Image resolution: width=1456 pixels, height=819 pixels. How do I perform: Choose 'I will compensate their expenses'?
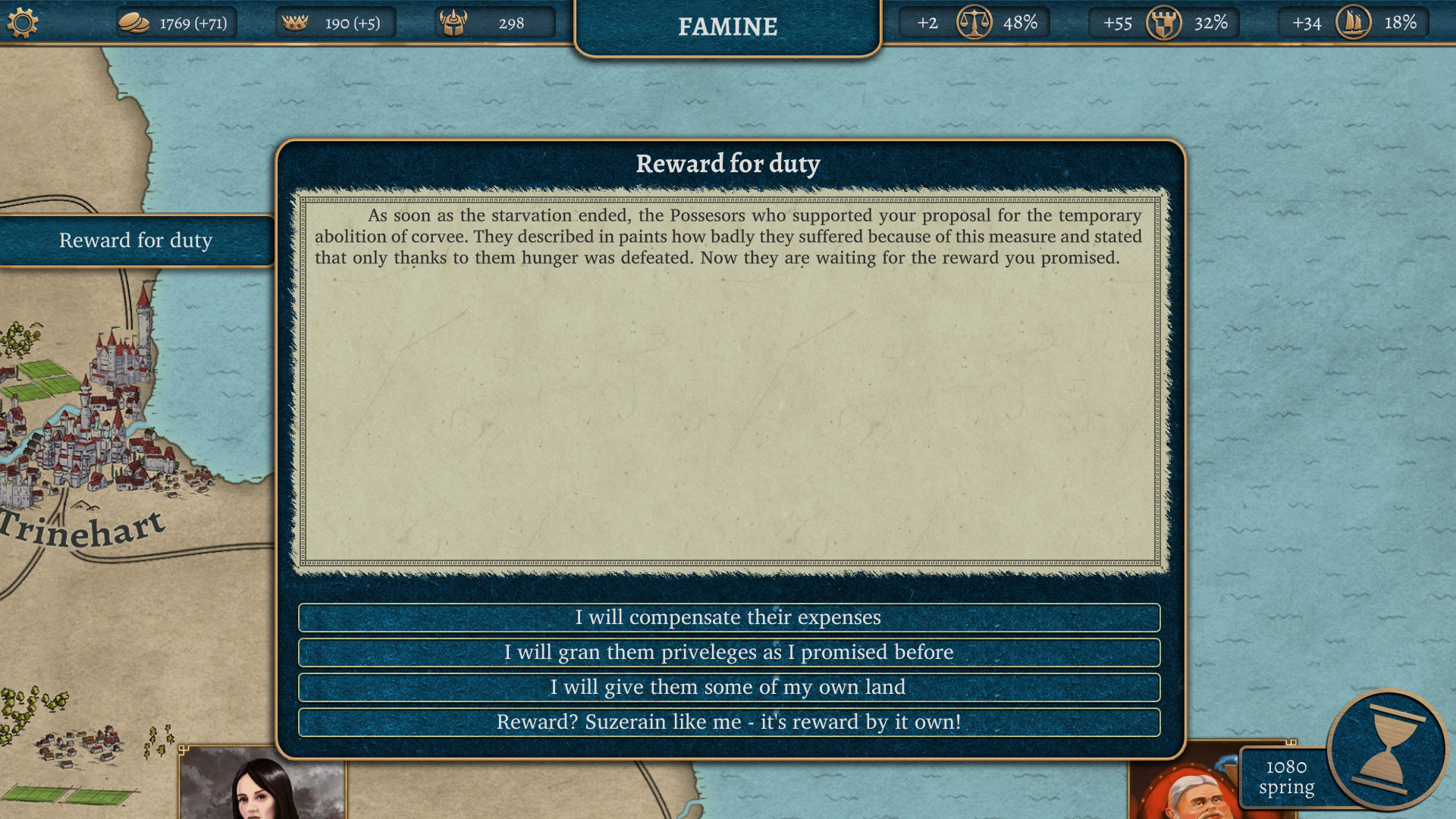729,617
